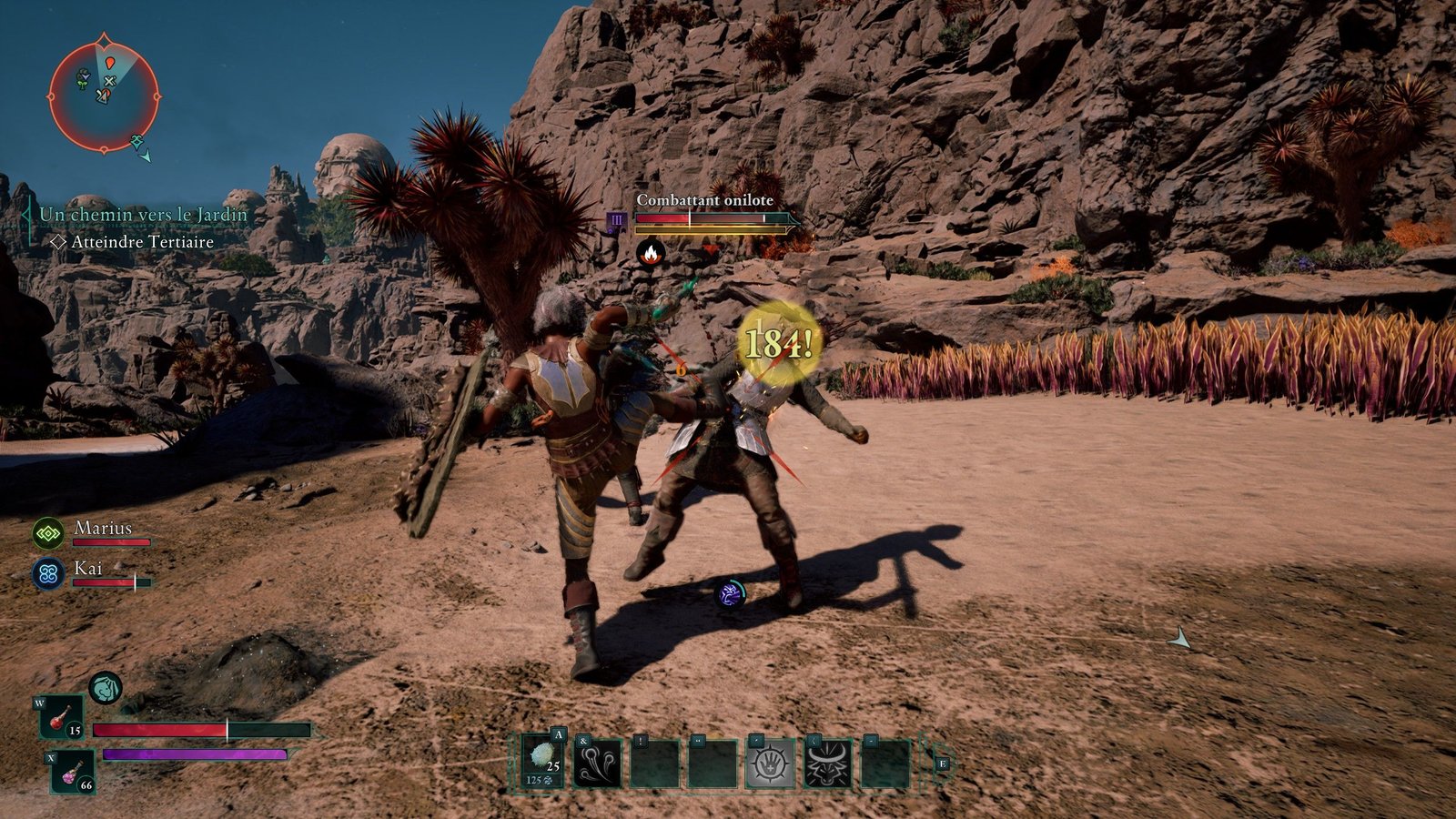Use the purple essence potion slot
This screenshot has height=819, width=1456.
point(72,772)
